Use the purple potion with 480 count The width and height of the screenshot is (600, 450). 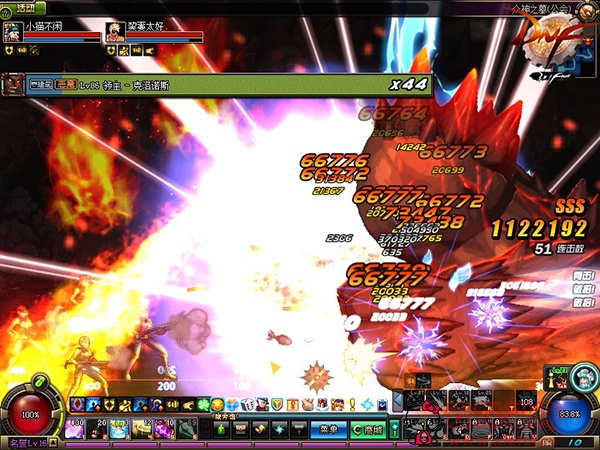tap(75, 428)
